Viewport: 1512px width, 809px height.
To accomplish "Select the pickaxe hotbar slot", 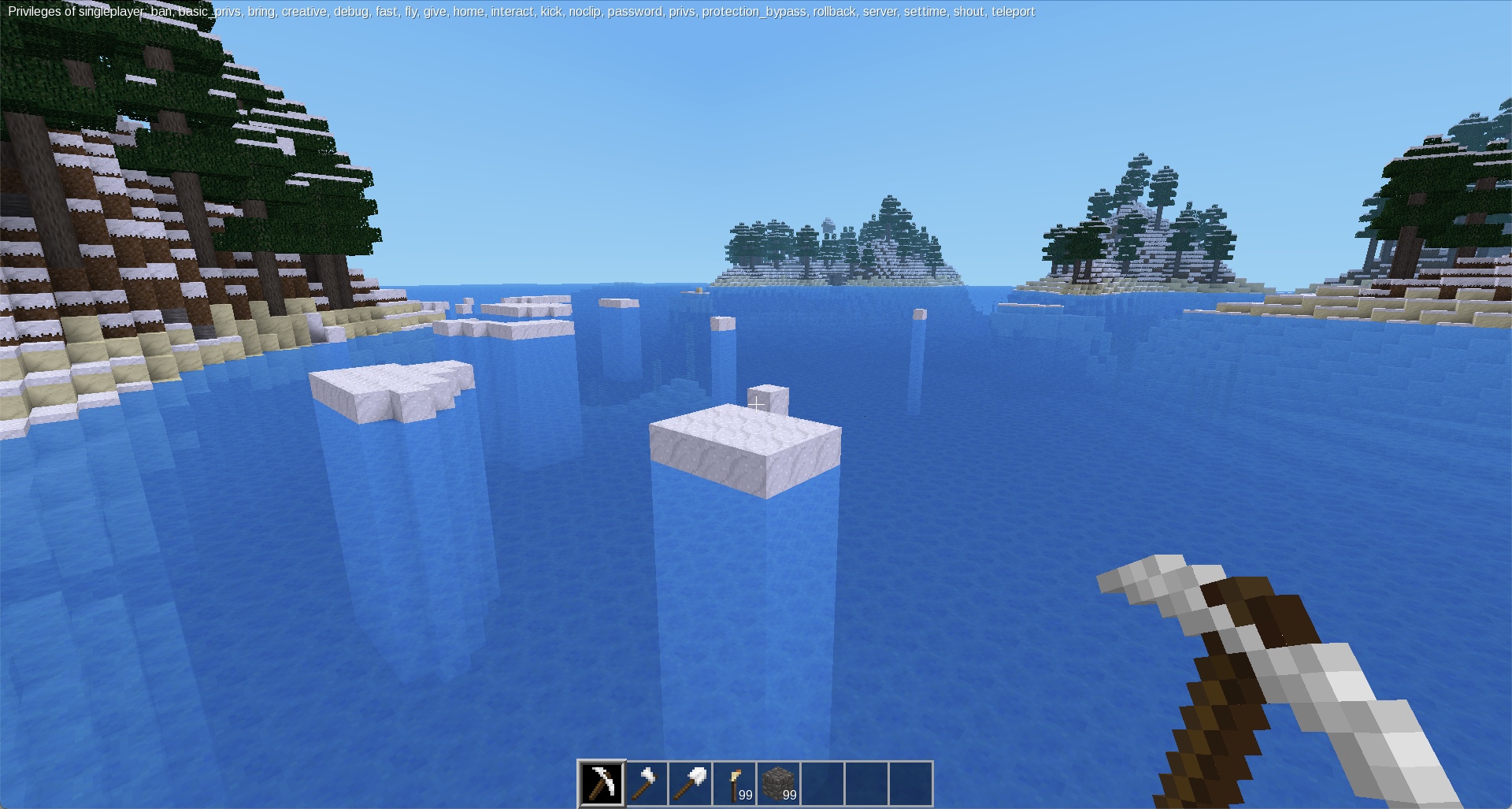I will point(602,783).
